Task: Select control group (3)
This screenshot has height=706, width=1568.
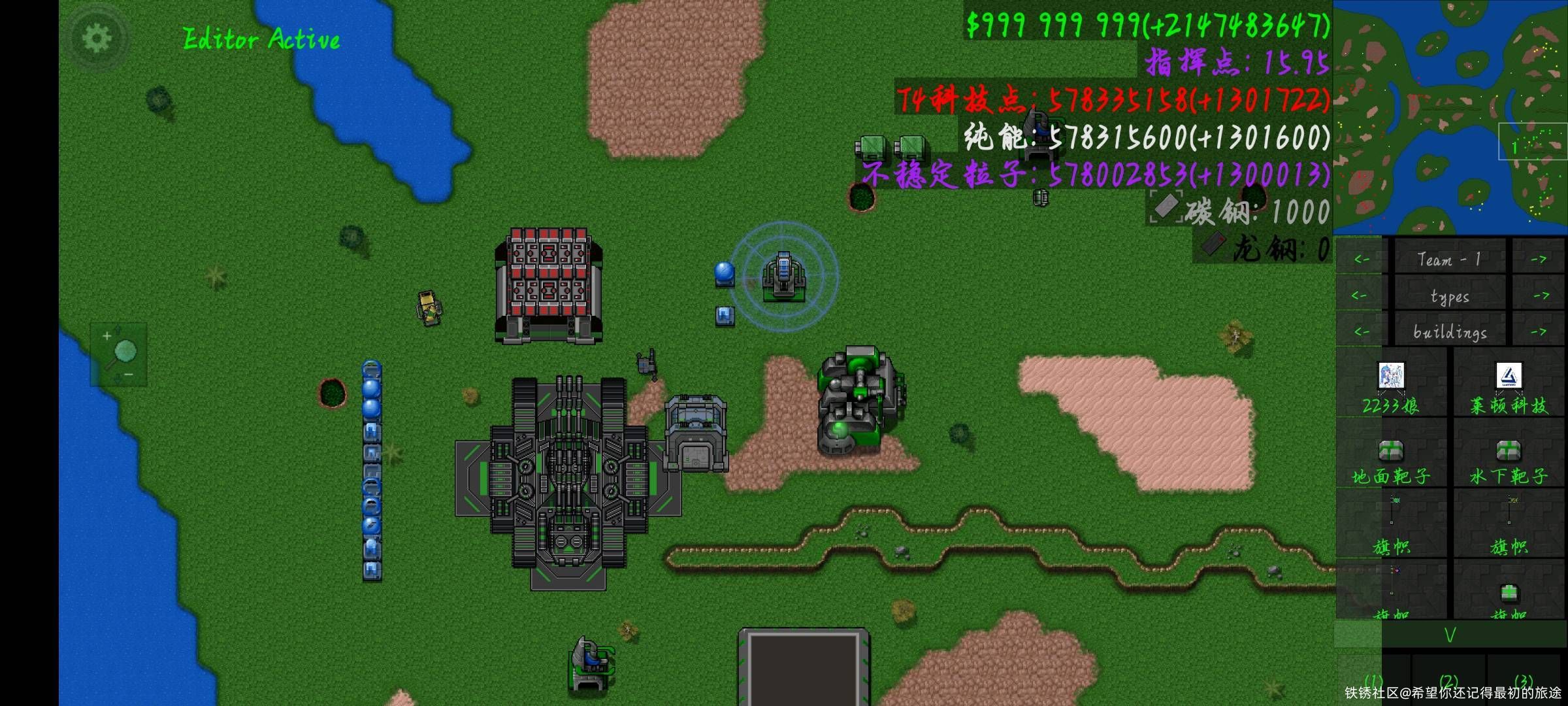Action: [x=1523, y=680]
